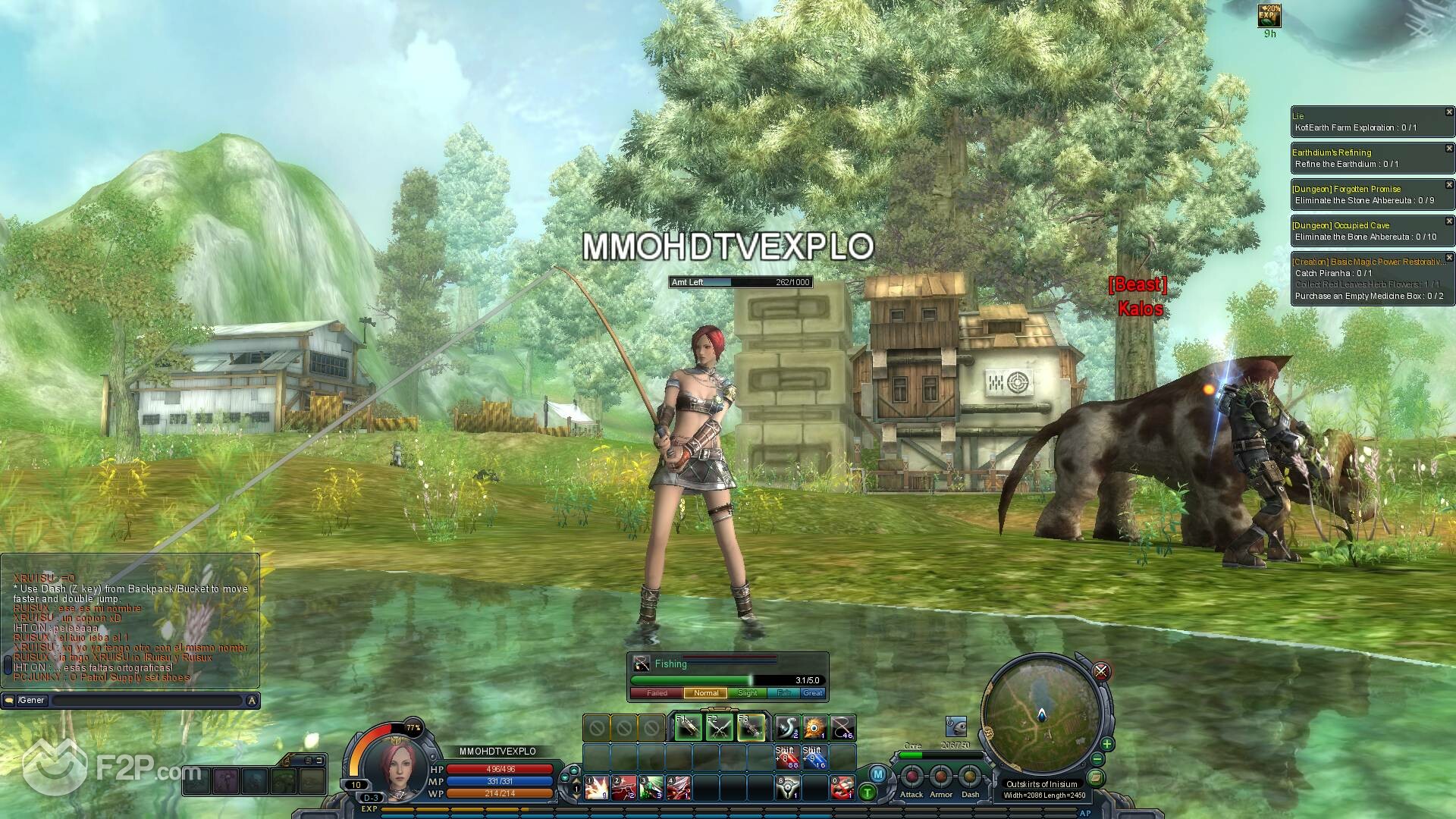The height and width of the screenshot is (819, 1456).
Task: Use the red potion in Shift+8 slot
Action: point(787,758)
